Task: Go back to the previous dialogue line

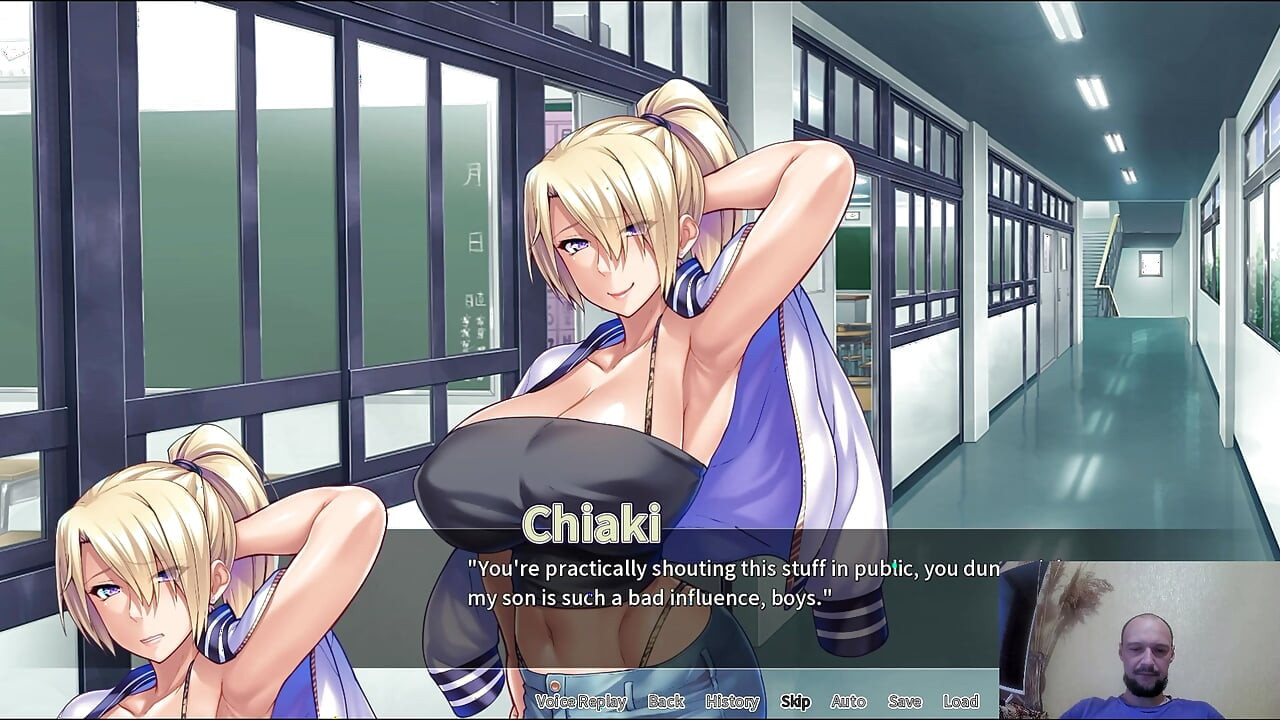Action: pyautogui.click(x=666, y=701)
